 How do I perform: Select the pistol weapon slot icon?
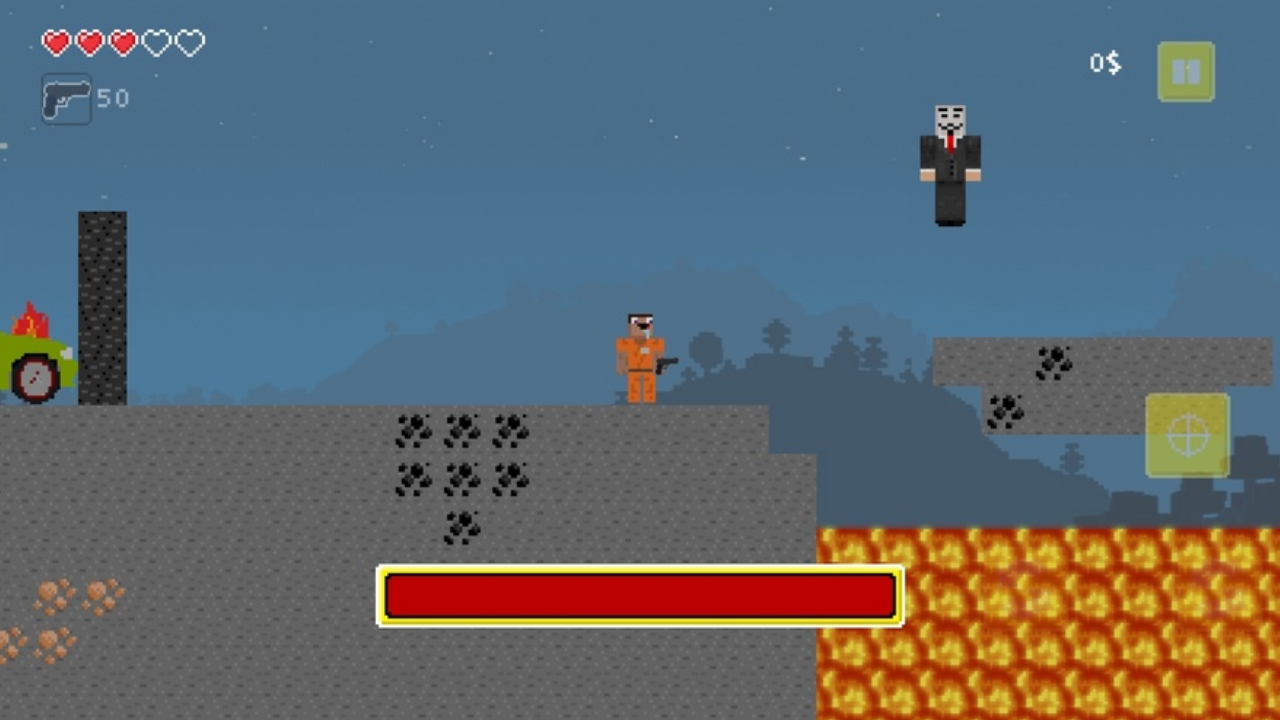[x=66, y=98]
